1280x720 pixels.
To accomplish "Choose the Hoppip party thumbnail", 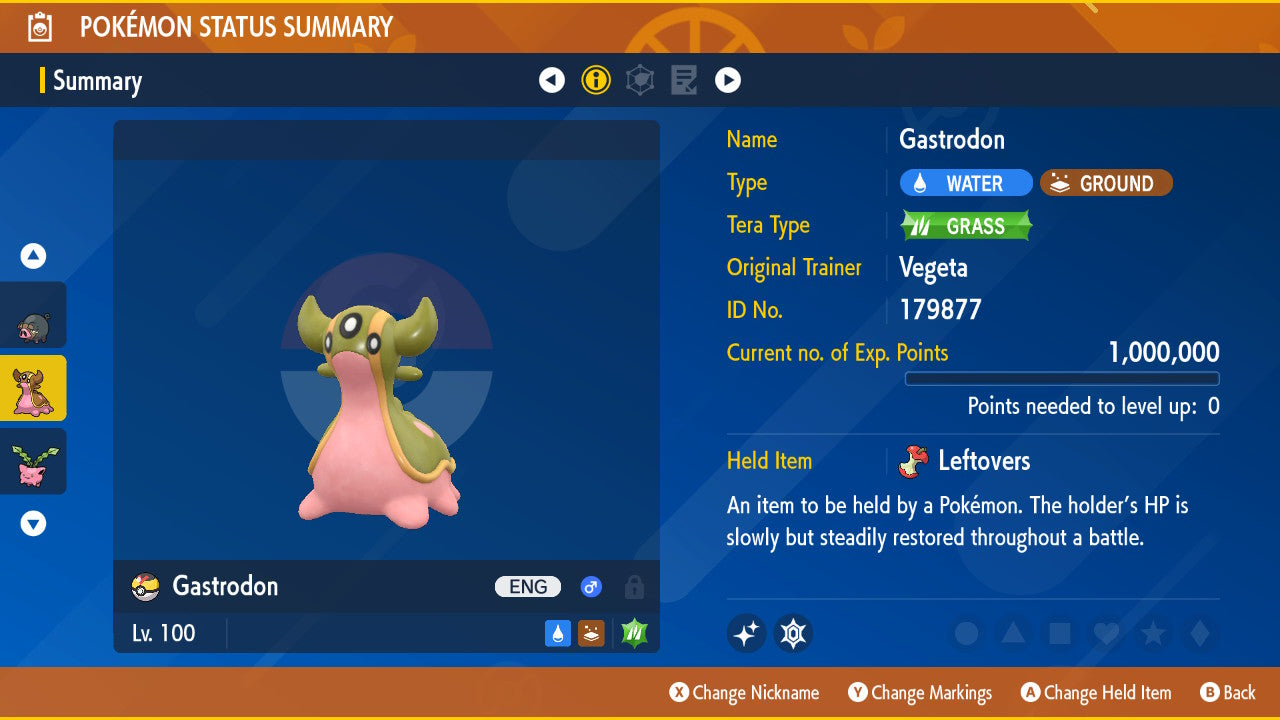I will click(34, 461).
